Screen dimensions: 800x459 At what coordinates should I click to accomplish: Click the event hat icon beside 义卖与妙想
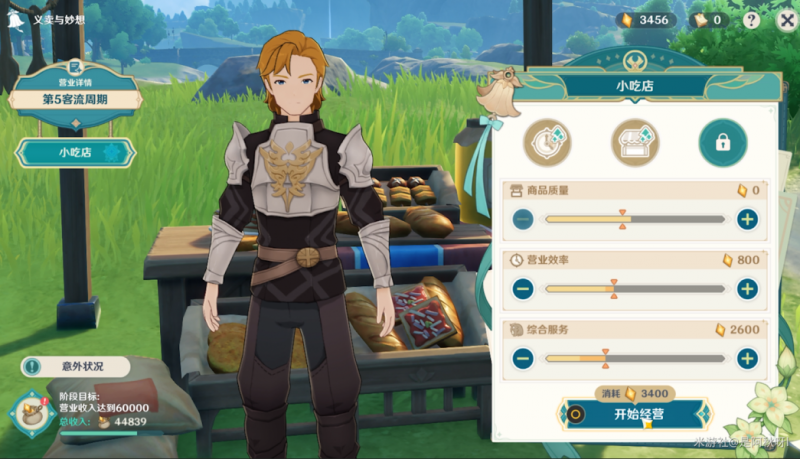(x=15, y=17)
